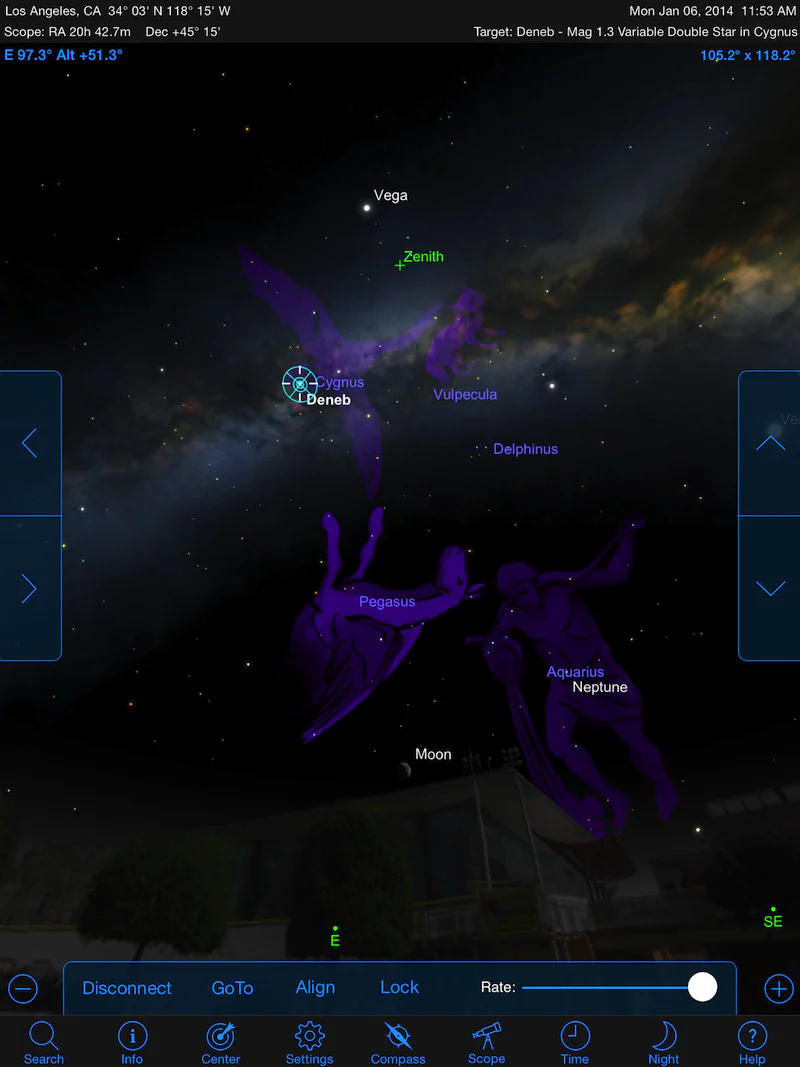Open the Settings panel

click(309, 1042)
